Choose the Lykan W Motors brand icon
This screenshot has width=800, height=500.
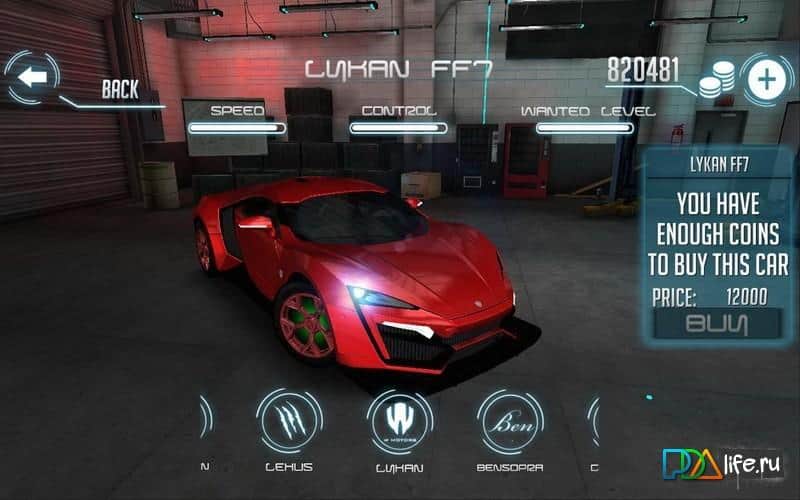pos(400,419)
